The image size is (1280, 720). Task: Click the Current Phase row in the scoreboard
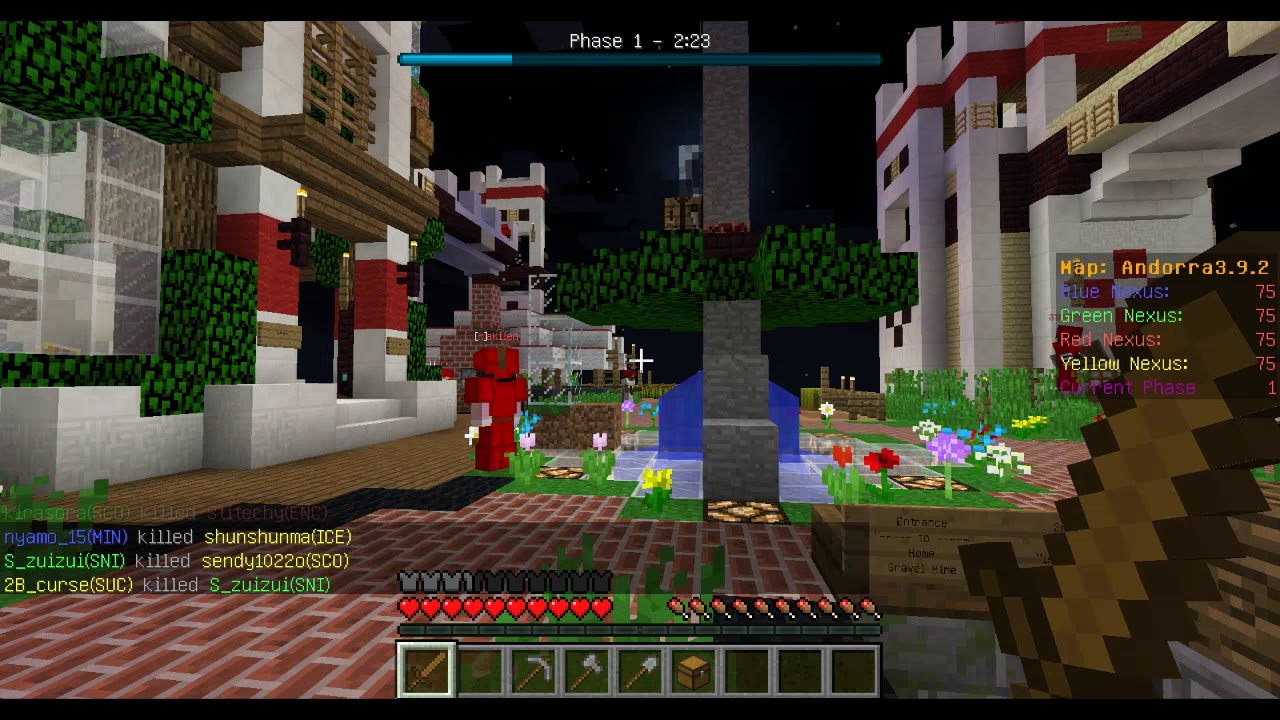click(1128, 387)
